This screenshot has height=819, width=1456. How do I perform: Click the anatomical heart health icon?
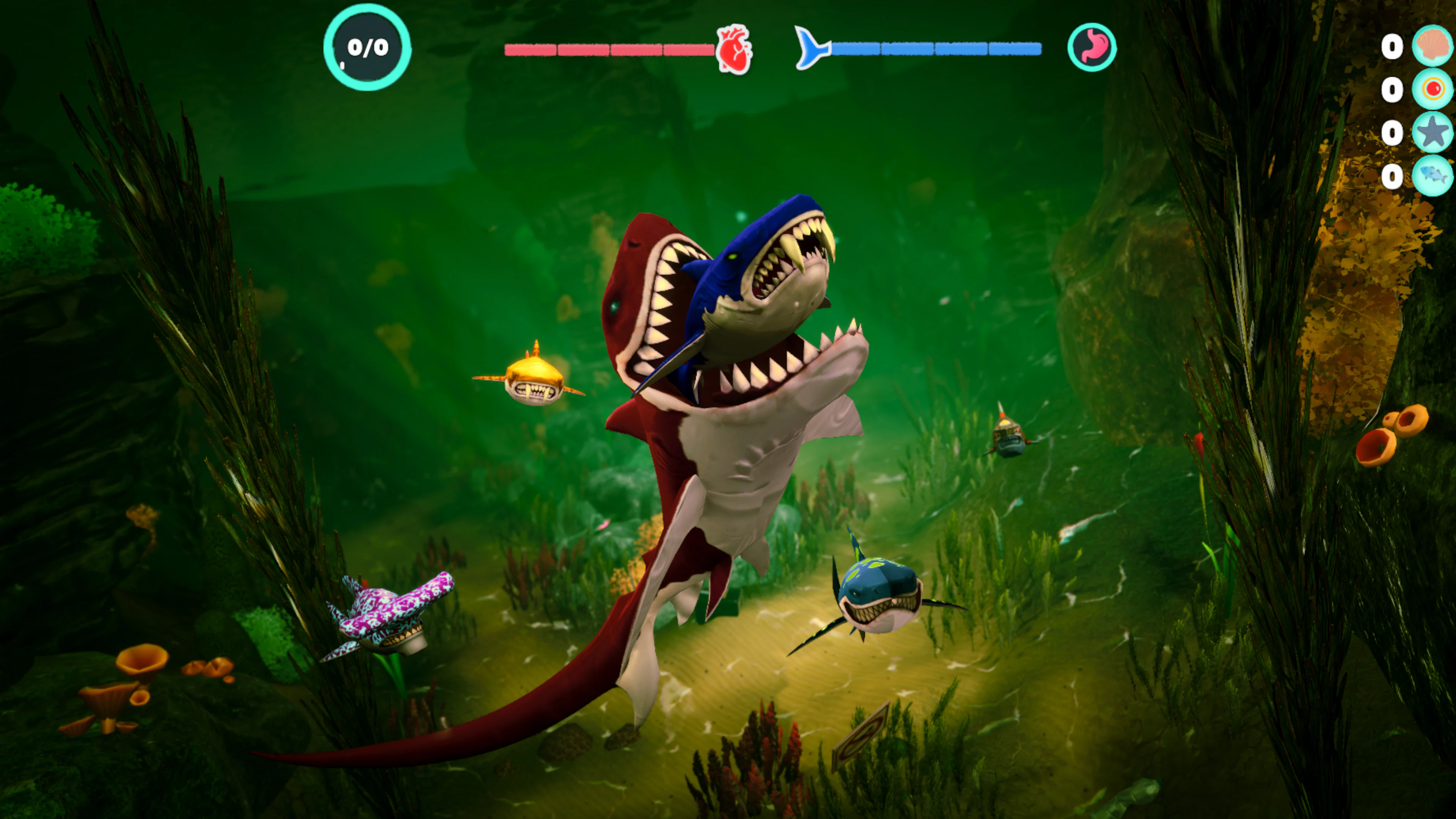(x=734, y=49)
